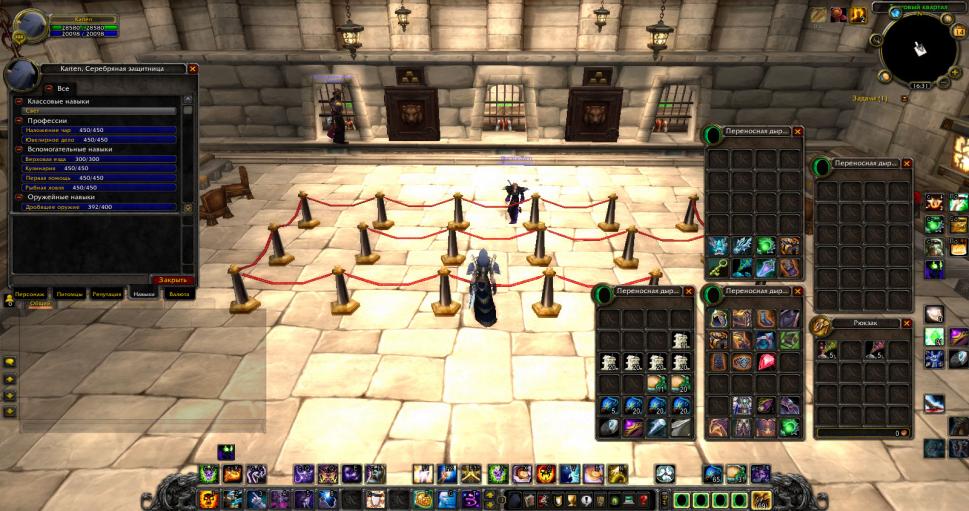969x511 pixels.
Task: Open the backpack button on the bag bar
Action: 760,500
